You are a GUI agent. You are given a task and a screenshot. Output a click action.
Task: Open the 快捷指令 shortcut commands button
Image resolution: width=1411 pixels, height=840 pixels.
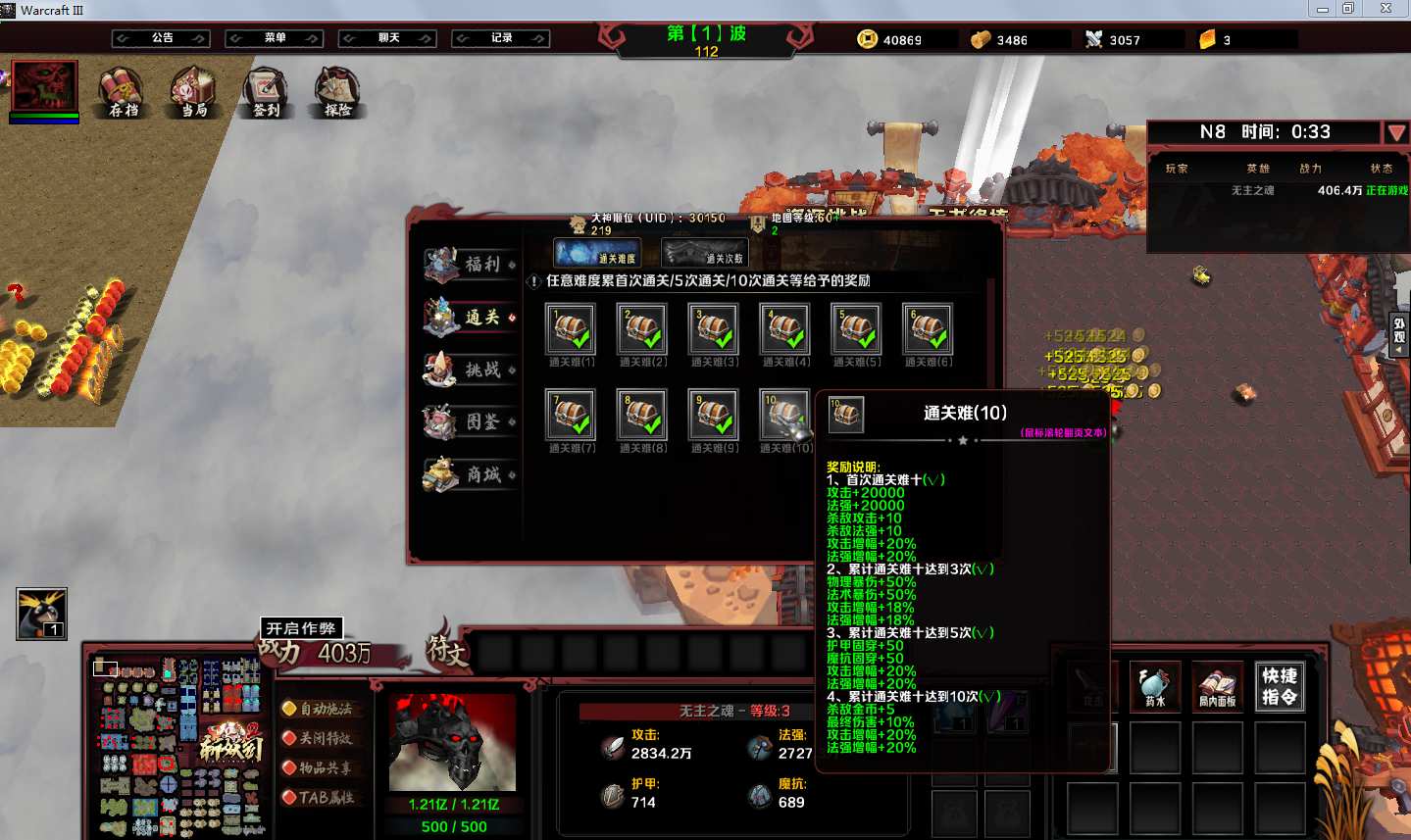pos(1280,685)
